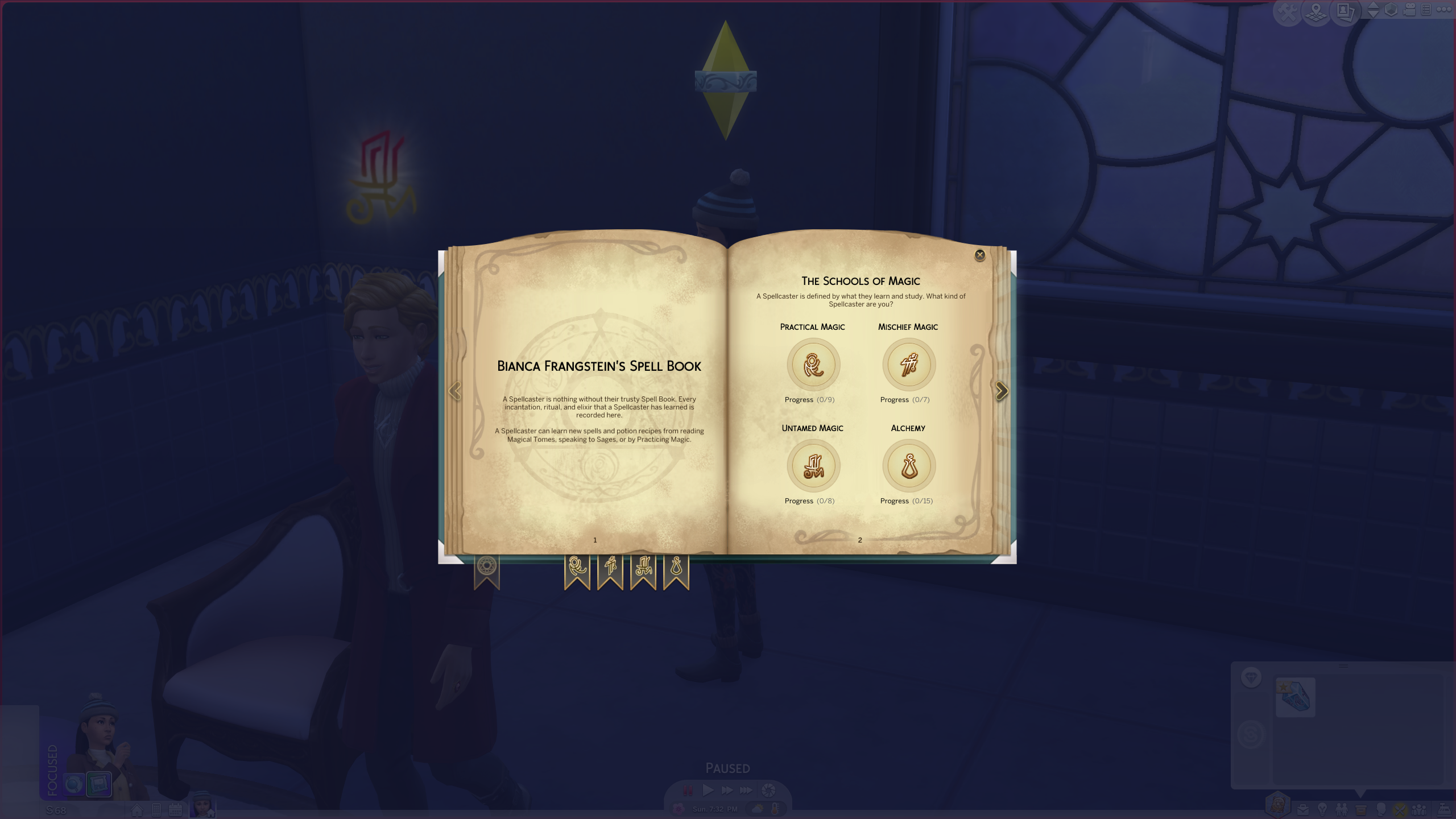Viewport: 1456px width, 819px height.
Task: Turn to the next spellbook page
Action: (1003, 391)
